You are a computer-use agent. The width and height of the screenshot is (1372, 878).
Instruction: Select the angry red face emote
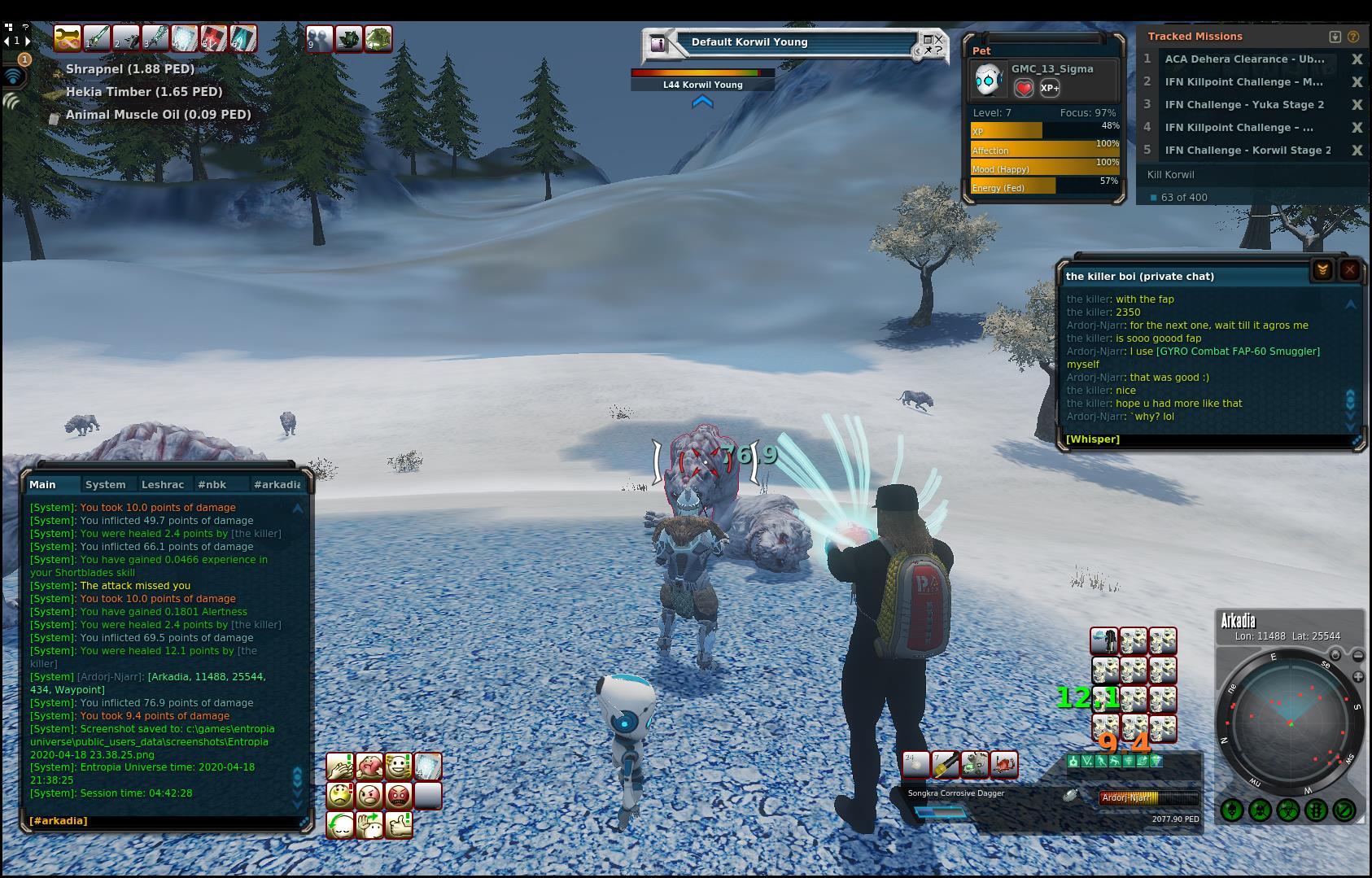click(399, 795)
